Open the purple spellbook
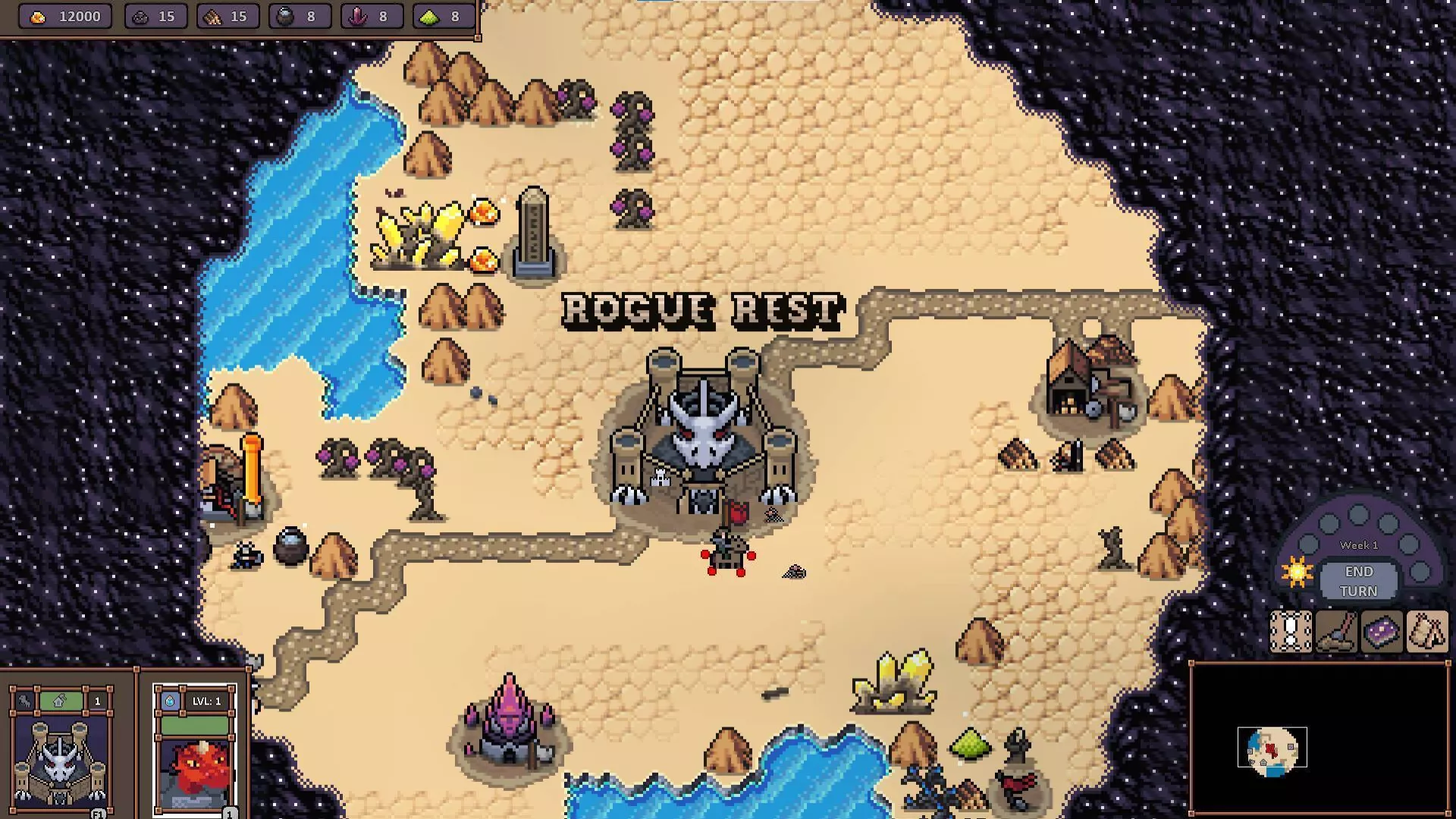Image resolution: width=1456 pixels, height=819 pixels. 1381,632
